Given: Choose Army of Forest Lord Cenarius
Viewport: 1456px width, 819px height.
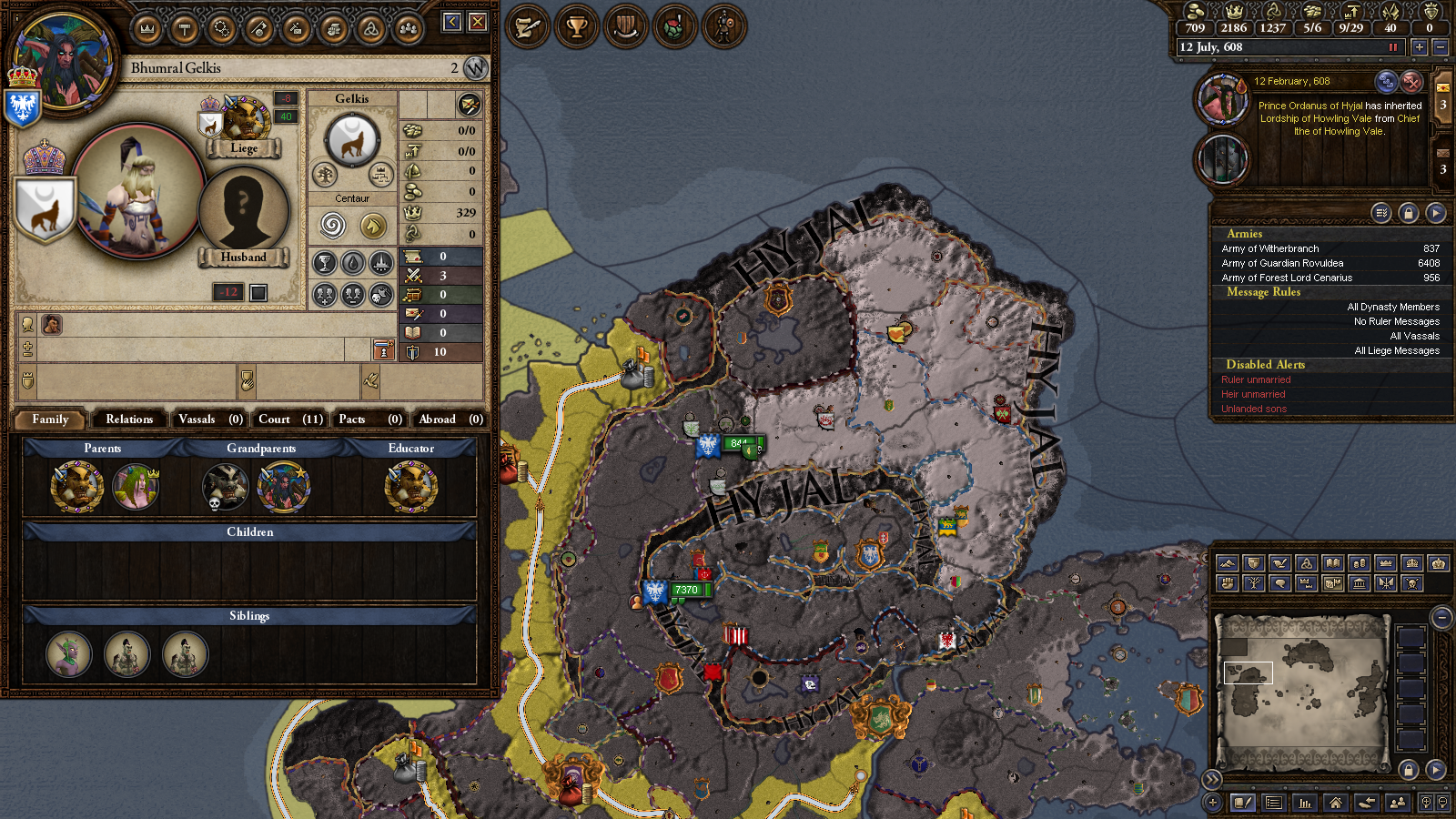Looking at the screenshot, I should point(1287,278).
